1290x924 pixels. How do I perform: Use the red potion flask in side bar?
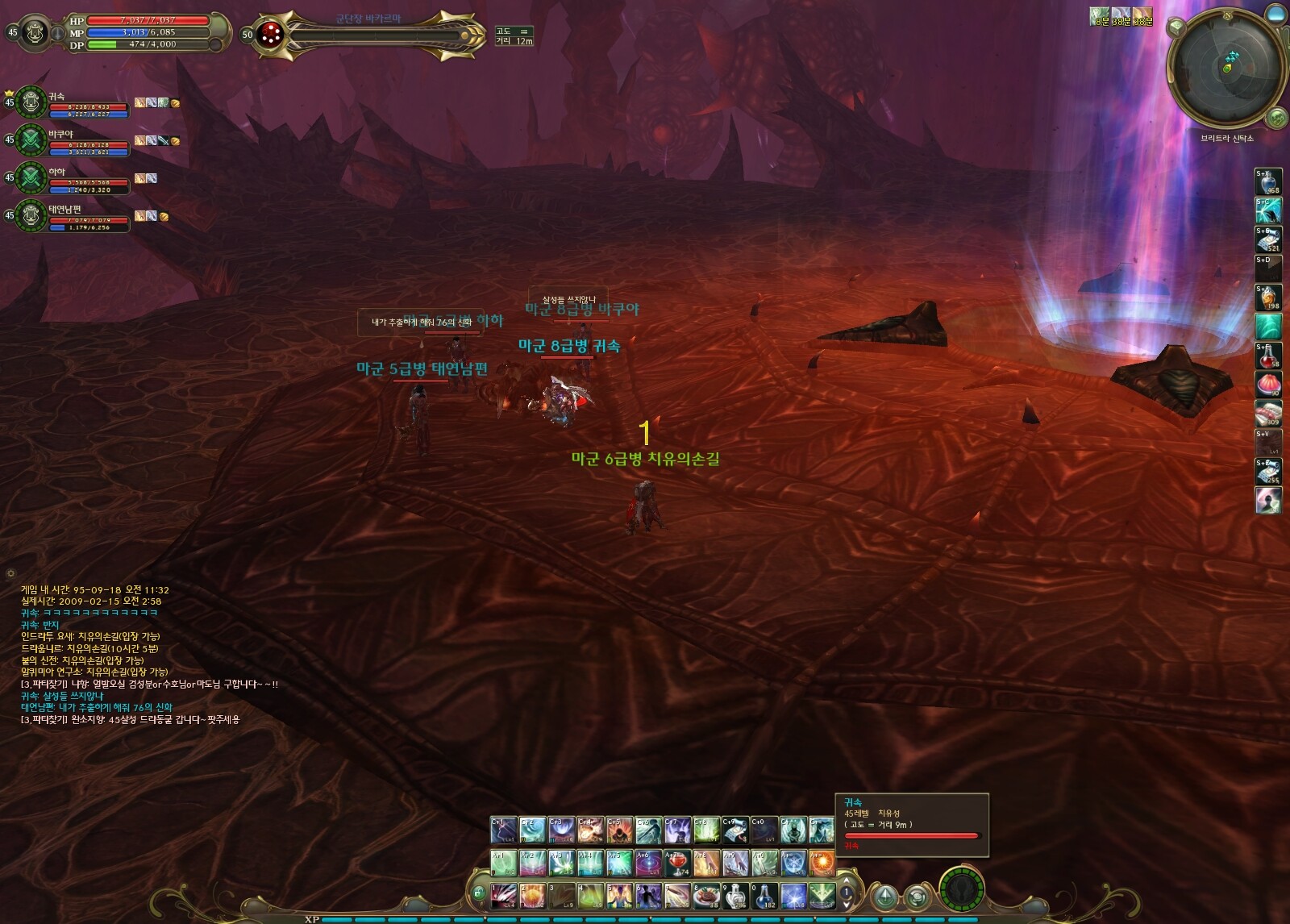[x=1268, y=356]
